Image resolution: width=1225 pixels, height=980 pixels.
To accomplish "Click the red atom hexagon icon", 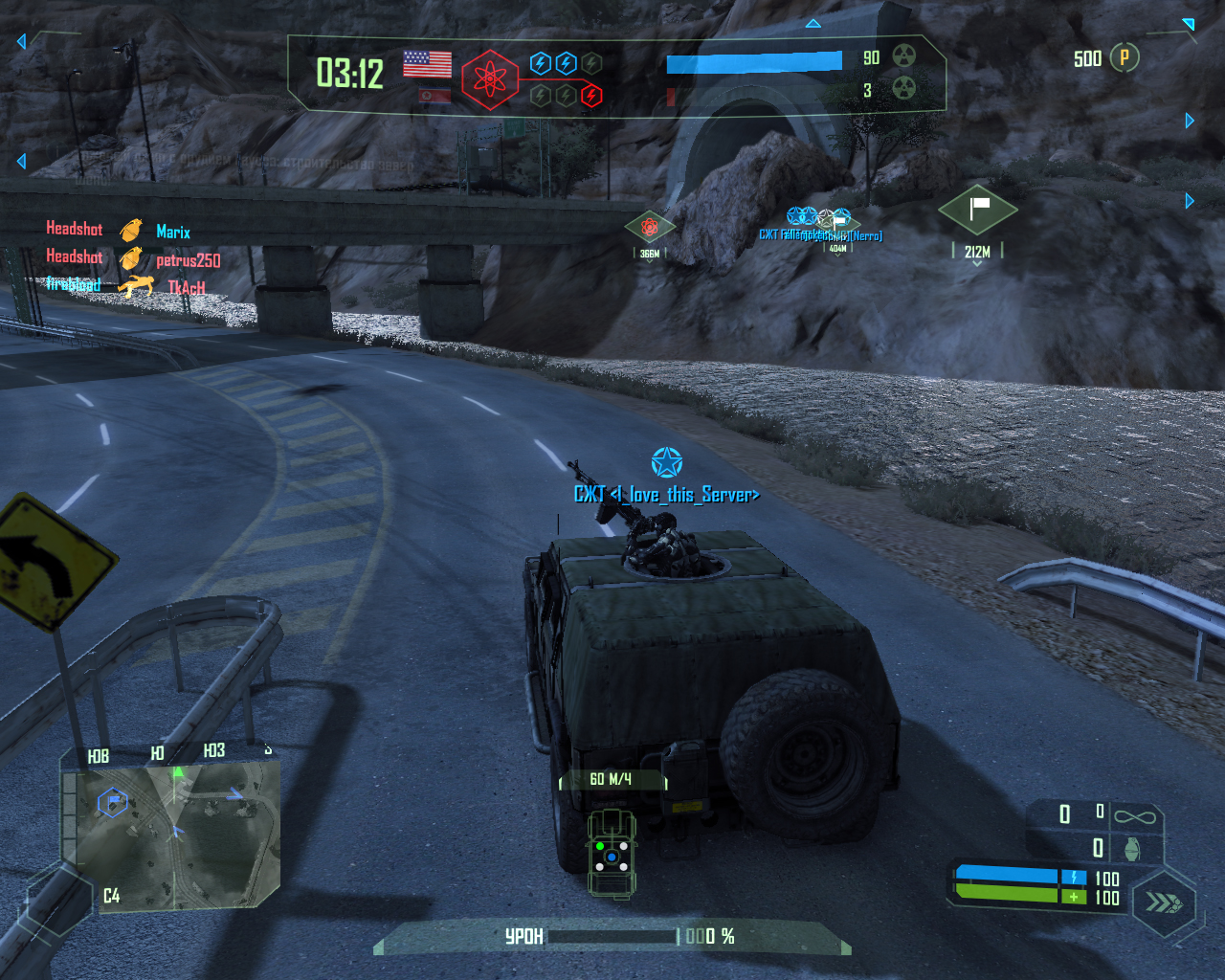I will (x=490, y=79).
